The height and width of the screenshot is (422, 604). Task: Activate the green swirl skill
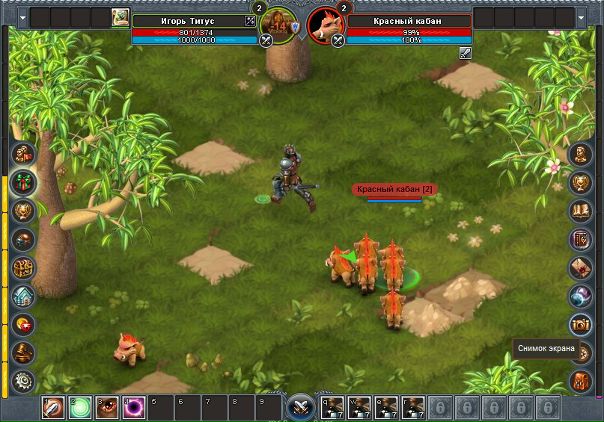coord(80,408)
